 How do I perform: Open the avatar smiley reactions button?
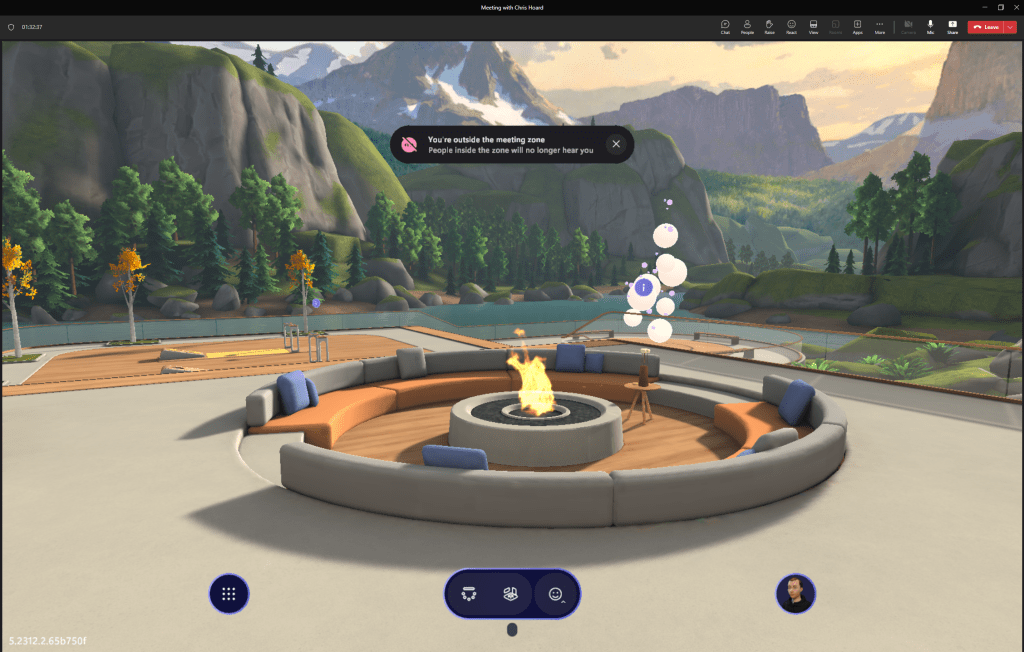(556, 594)
